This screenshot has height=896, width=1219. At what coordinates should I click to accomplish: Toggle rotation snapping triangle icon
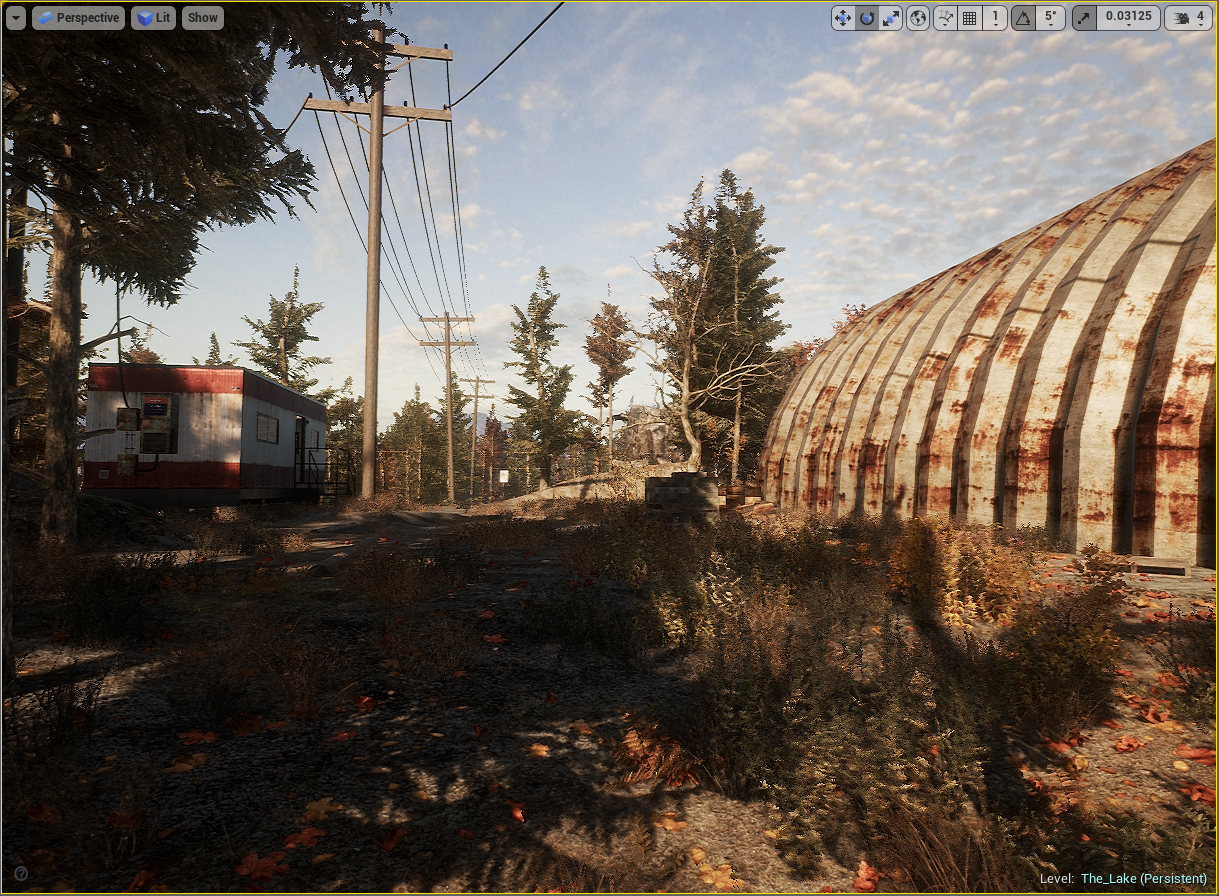coord(1023,18)
